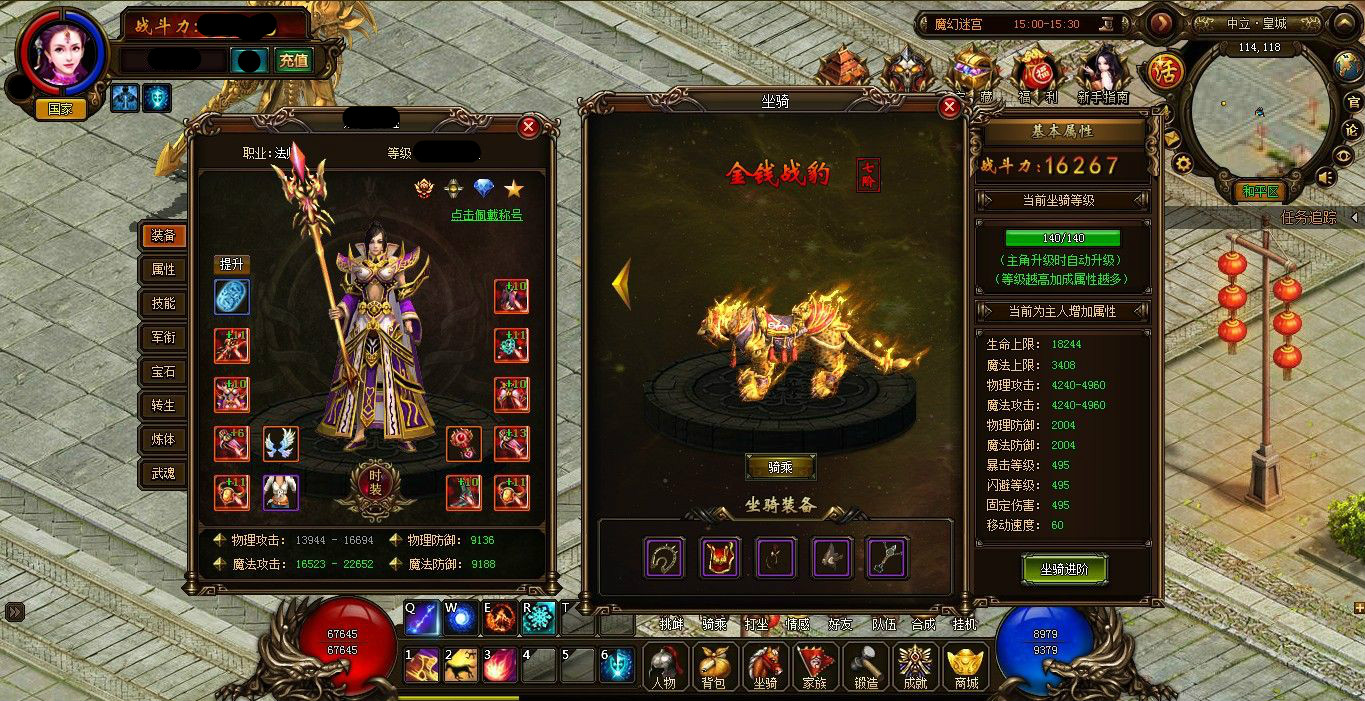Open the 锻造 forging menu
This screenshot has width=1365, height=701.
(866, 667)
